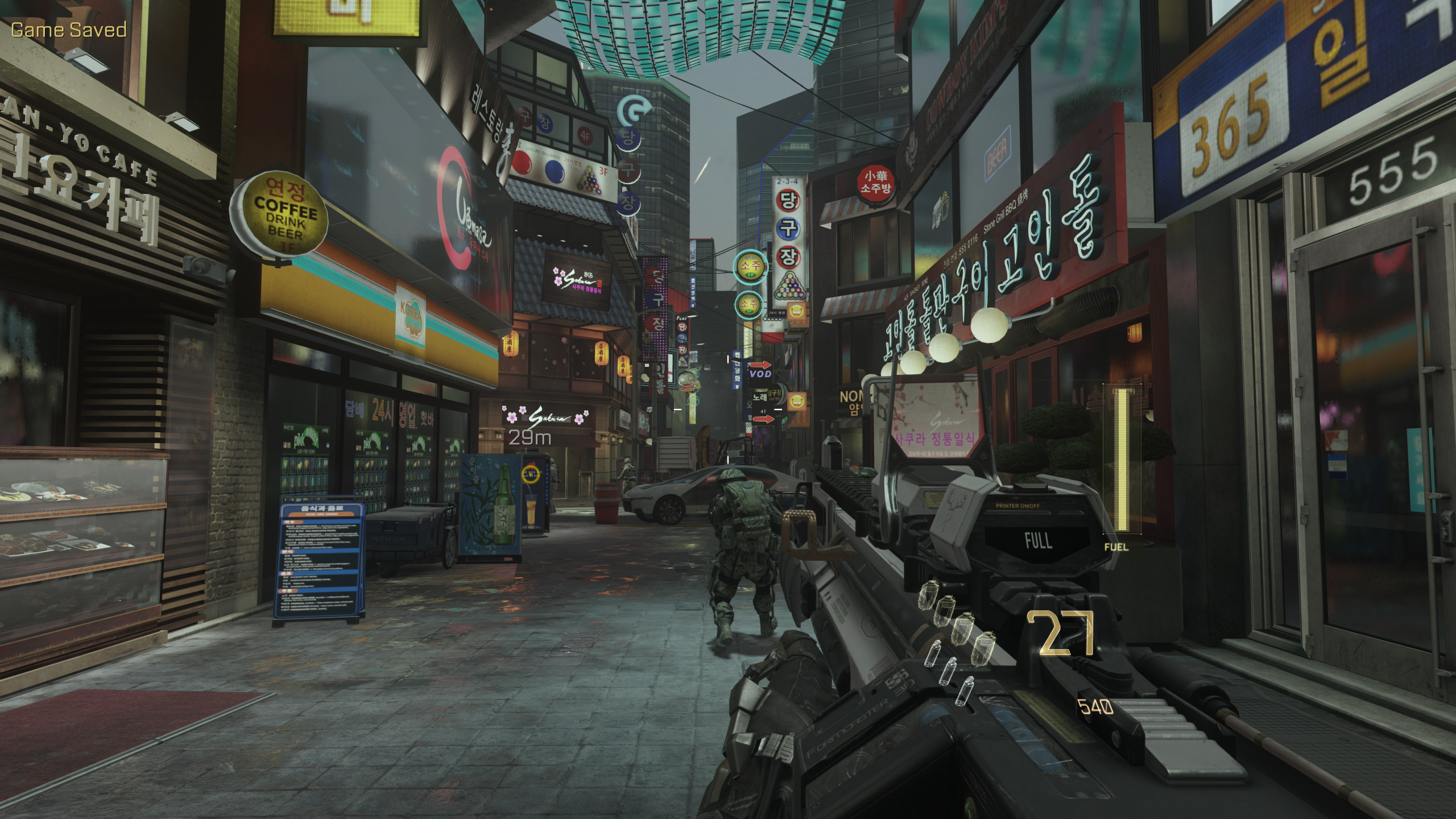
Task: Click the 29m objective waypoint marker
Action: (x=530, y=437)
